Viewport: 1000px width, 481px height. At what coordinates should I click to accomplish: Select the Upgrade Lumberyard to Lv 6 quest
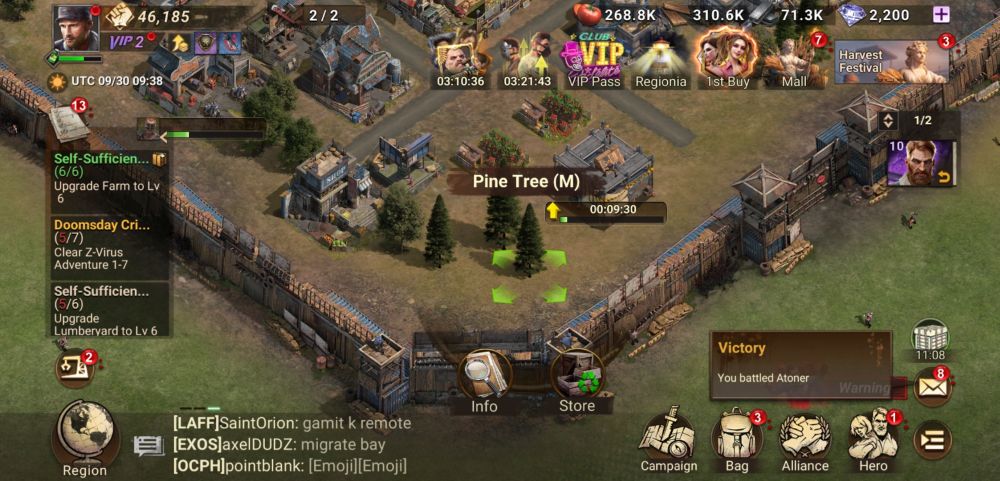pyautogui.click(x=109, y=310)
